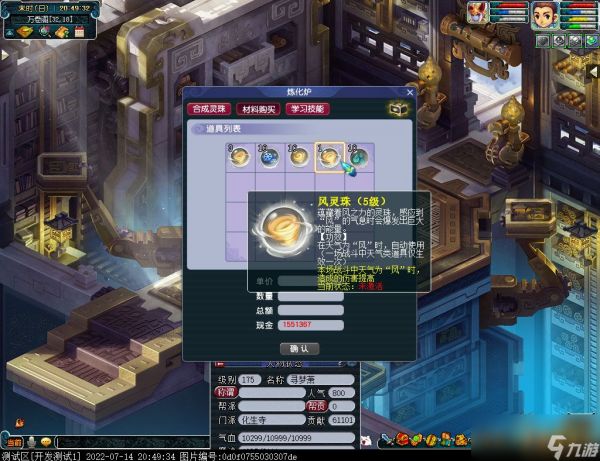Close the 炼化炉 window
This screenshot has width=600, height=461.
408,92
